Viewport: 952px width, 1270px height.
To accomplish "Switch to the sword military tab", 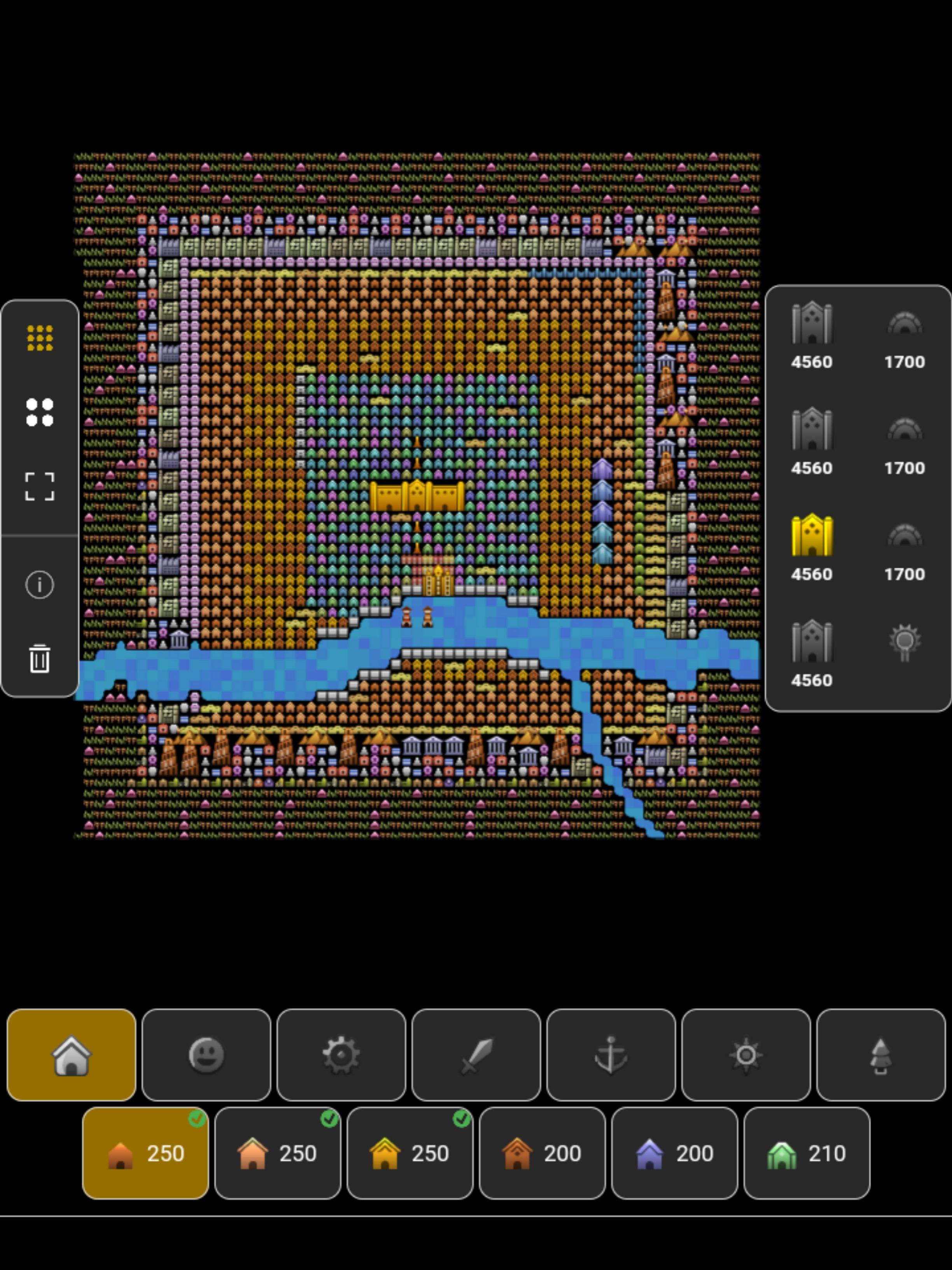I will (x=476, y=1055).
